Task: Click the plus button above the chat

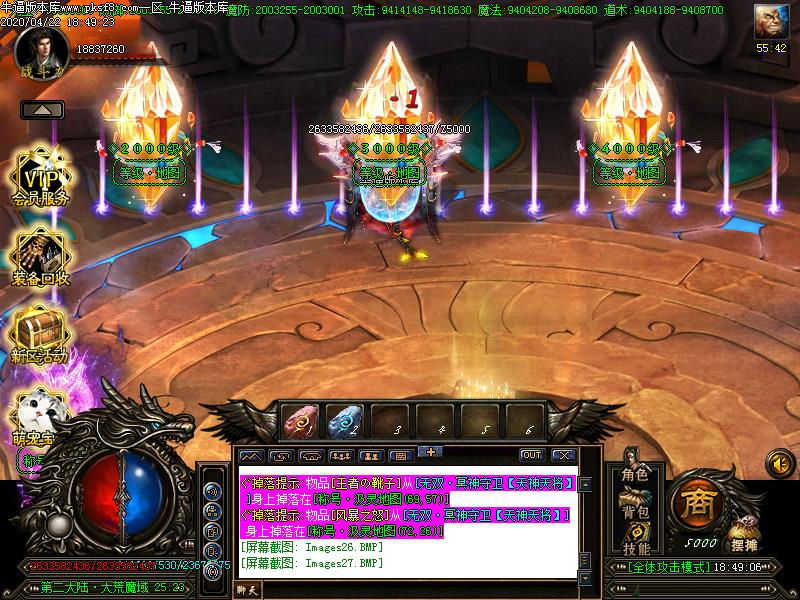Action: (430, 451)
